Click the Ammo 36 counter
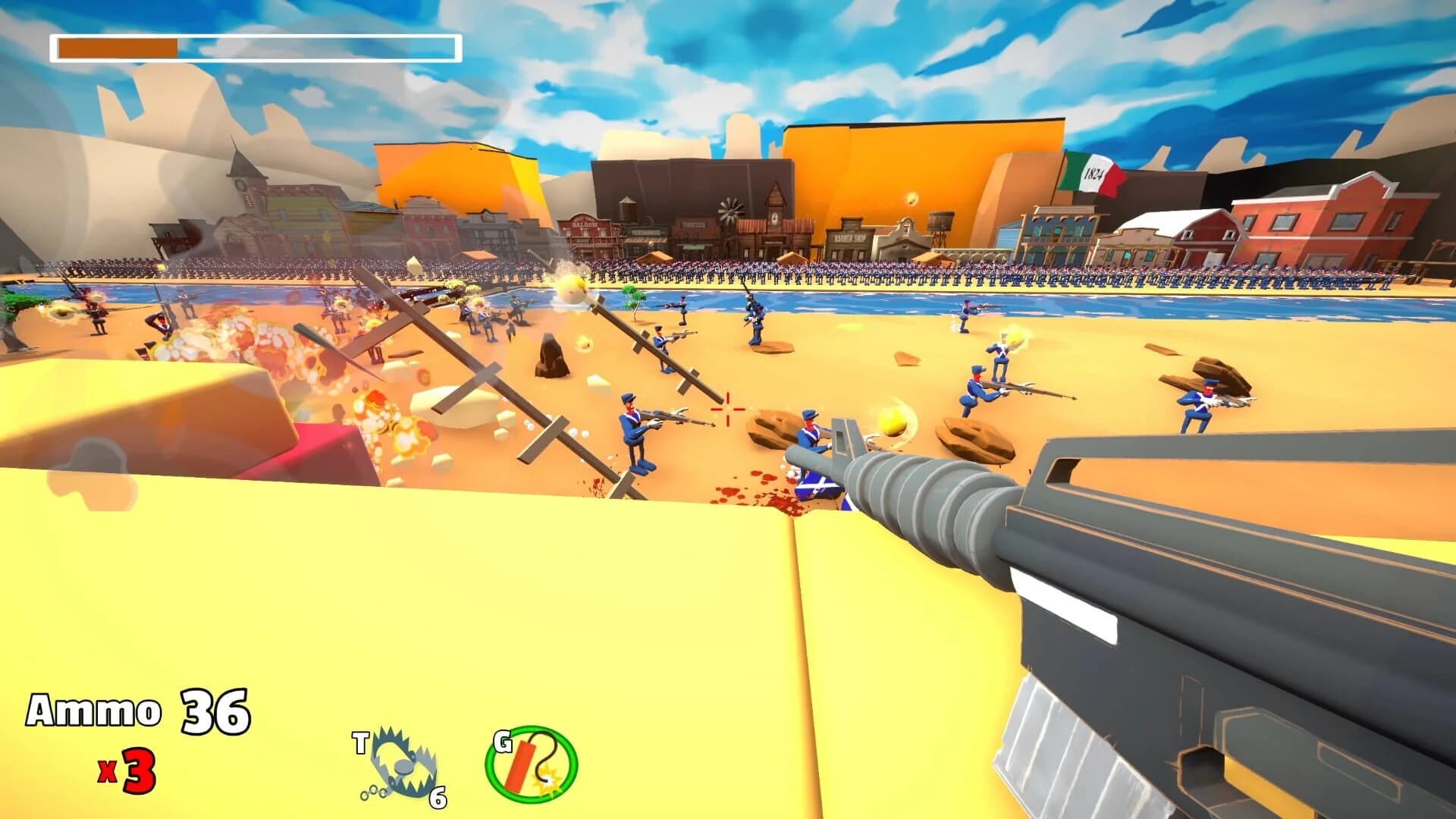Screen dimensions: 1456x819 point(135,711)
